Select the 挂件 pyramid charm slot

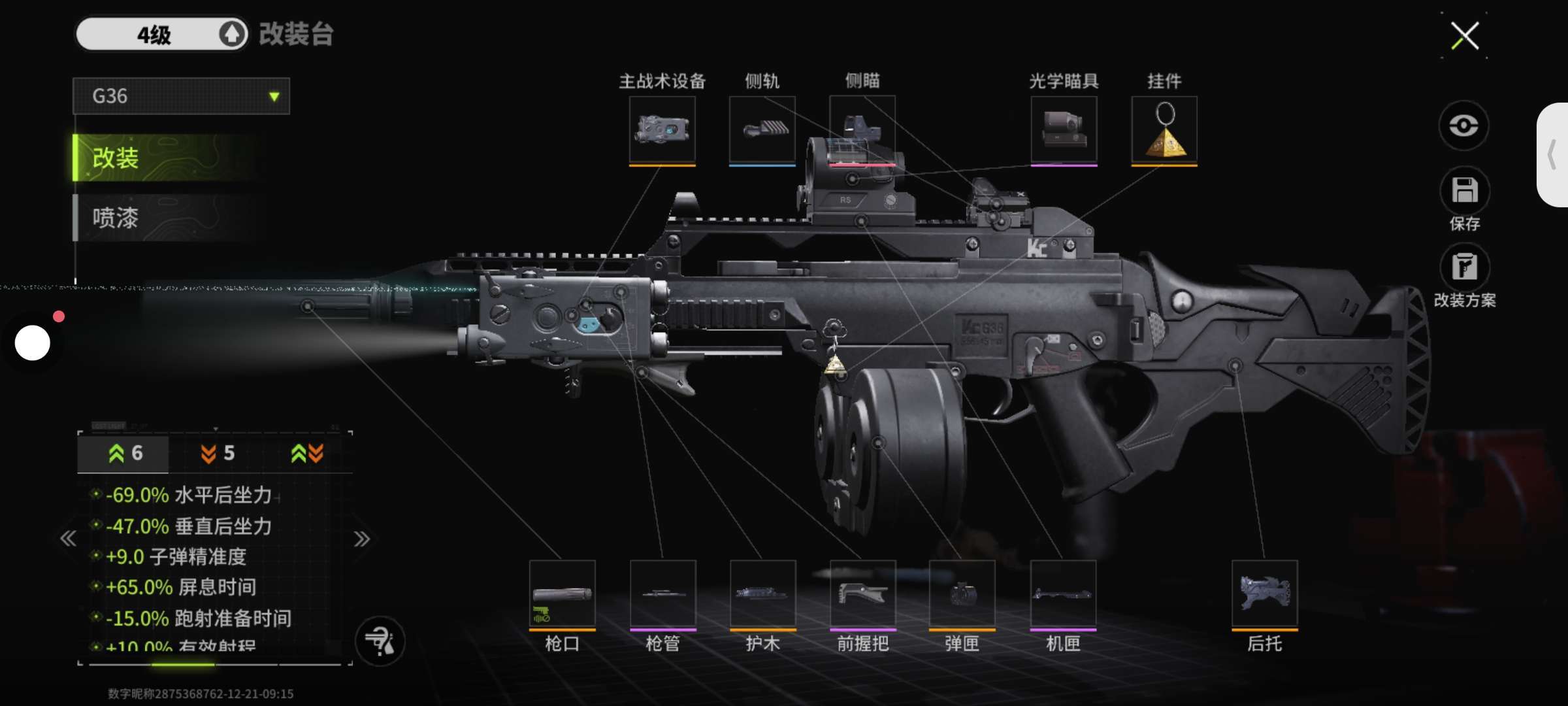point(1164,129)
